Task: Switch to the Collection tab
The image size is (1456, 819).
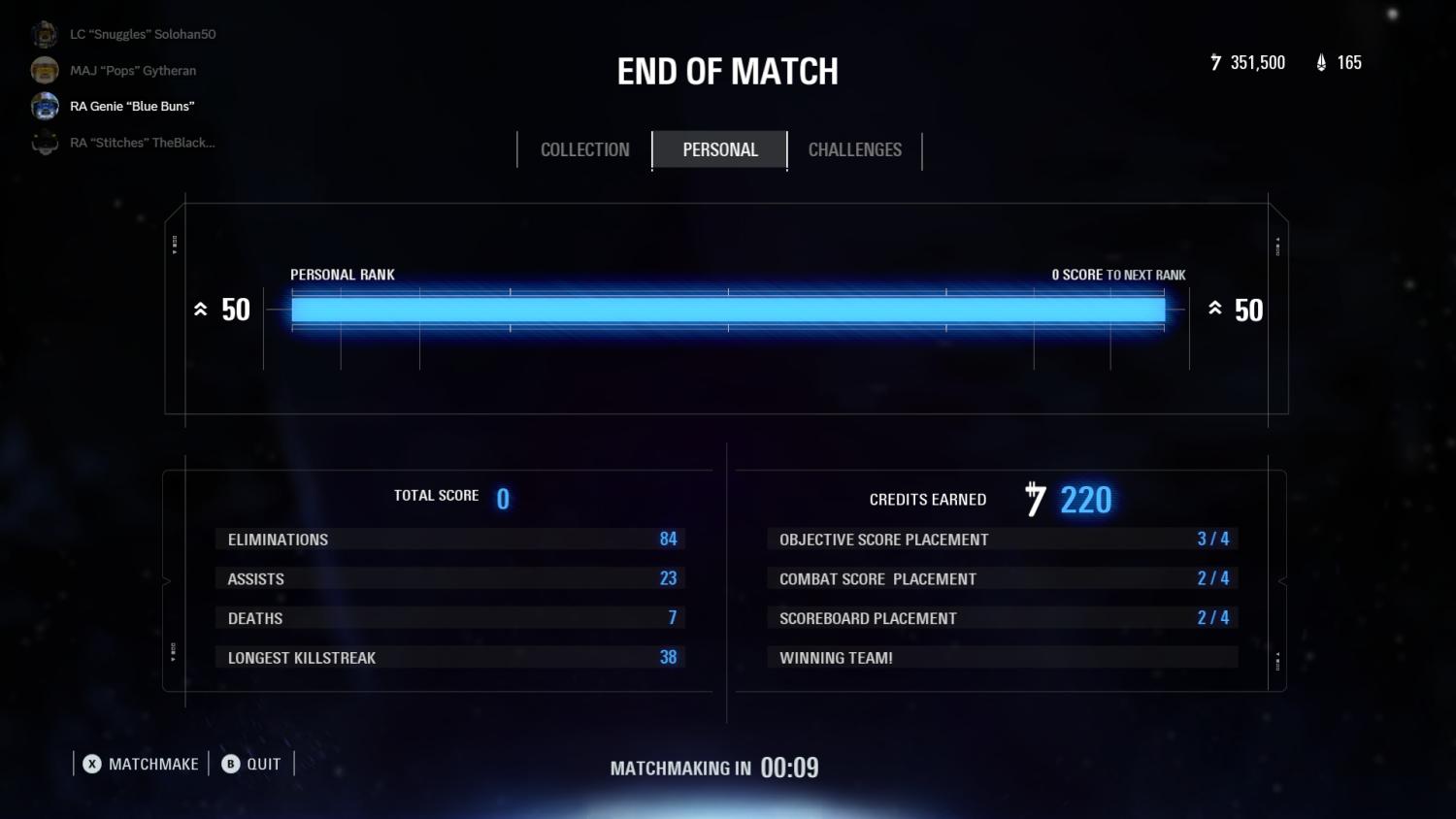Action: pos(584,149)
